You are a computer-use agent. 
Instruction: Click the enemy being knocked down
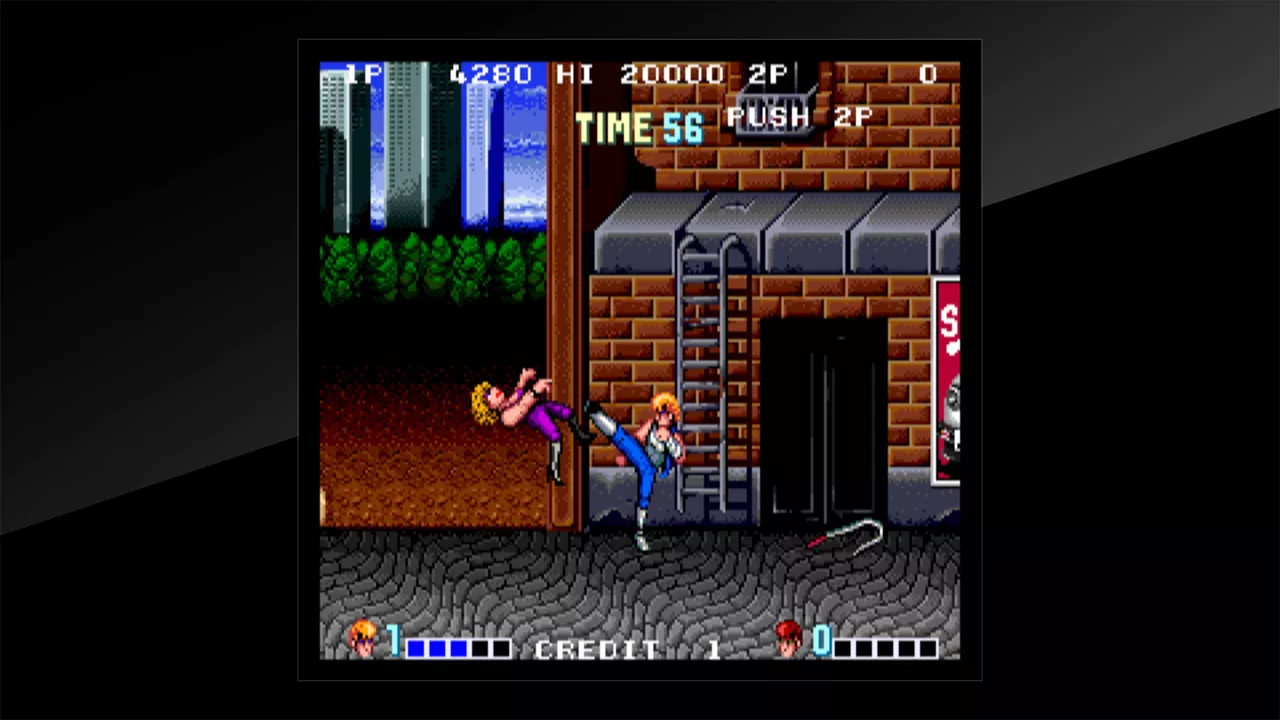(520, 410)
